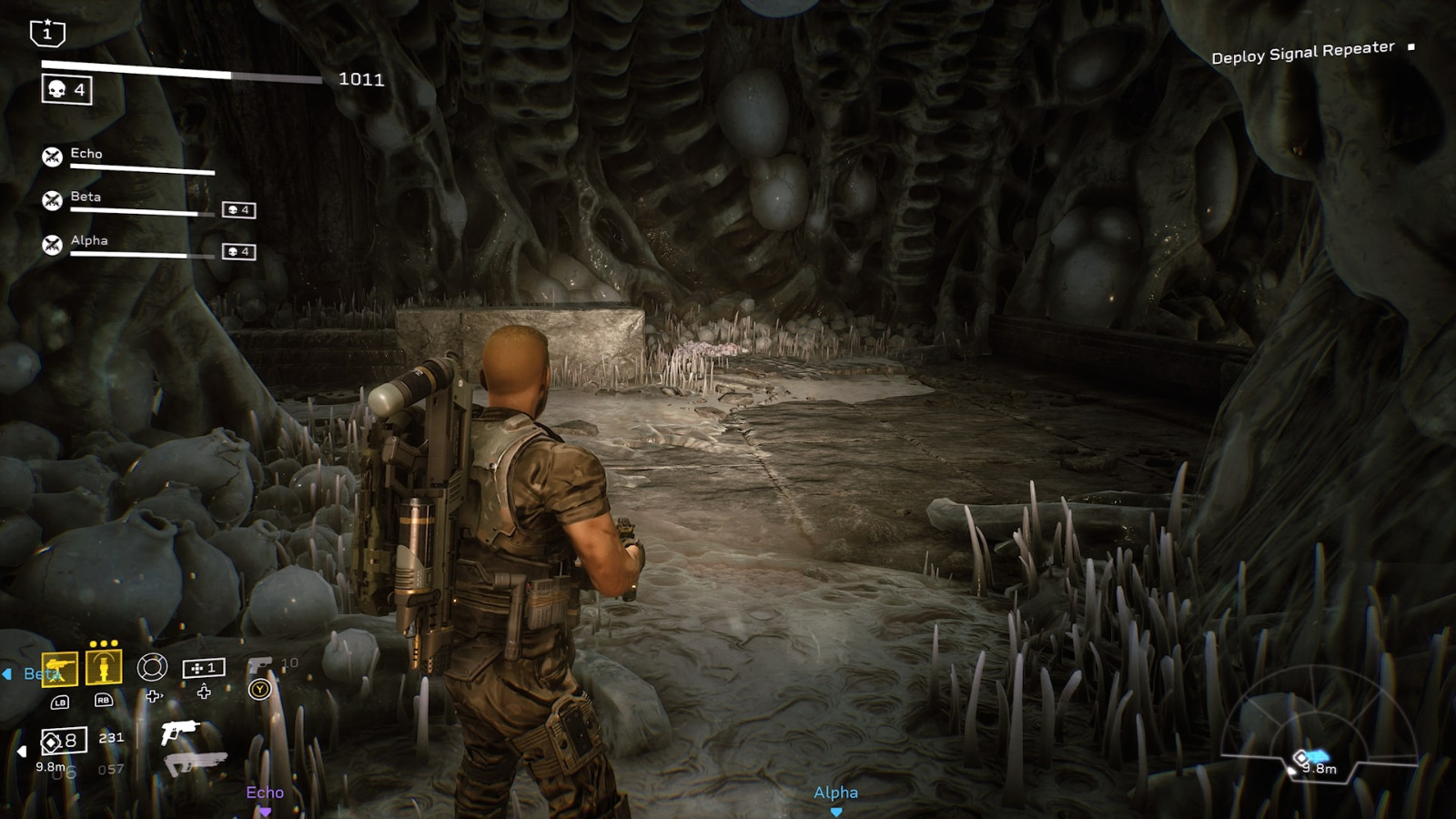
Task: Select the white primary weapon icon
Action: 179,731
